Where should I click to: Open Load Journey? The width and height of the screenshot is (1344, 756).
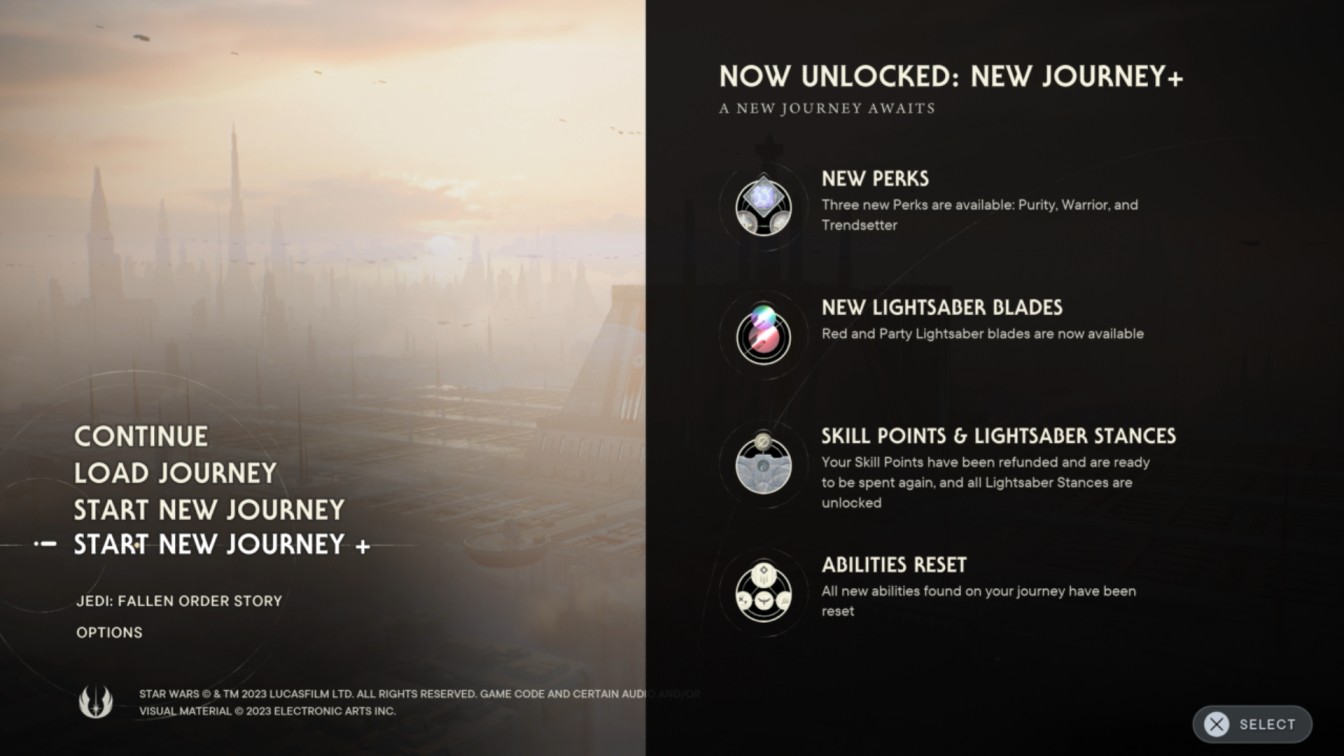[173, 473]
